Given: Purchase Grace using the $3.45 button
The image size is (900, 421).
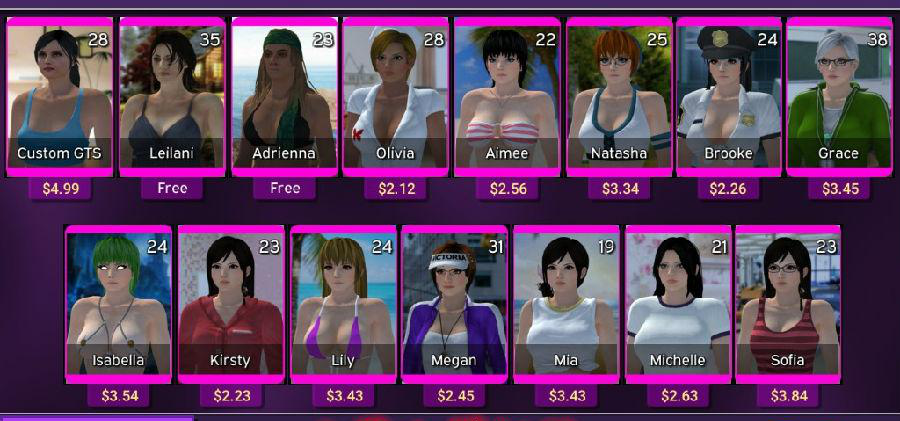Looking at the screenshot, I should pos(839,188).
